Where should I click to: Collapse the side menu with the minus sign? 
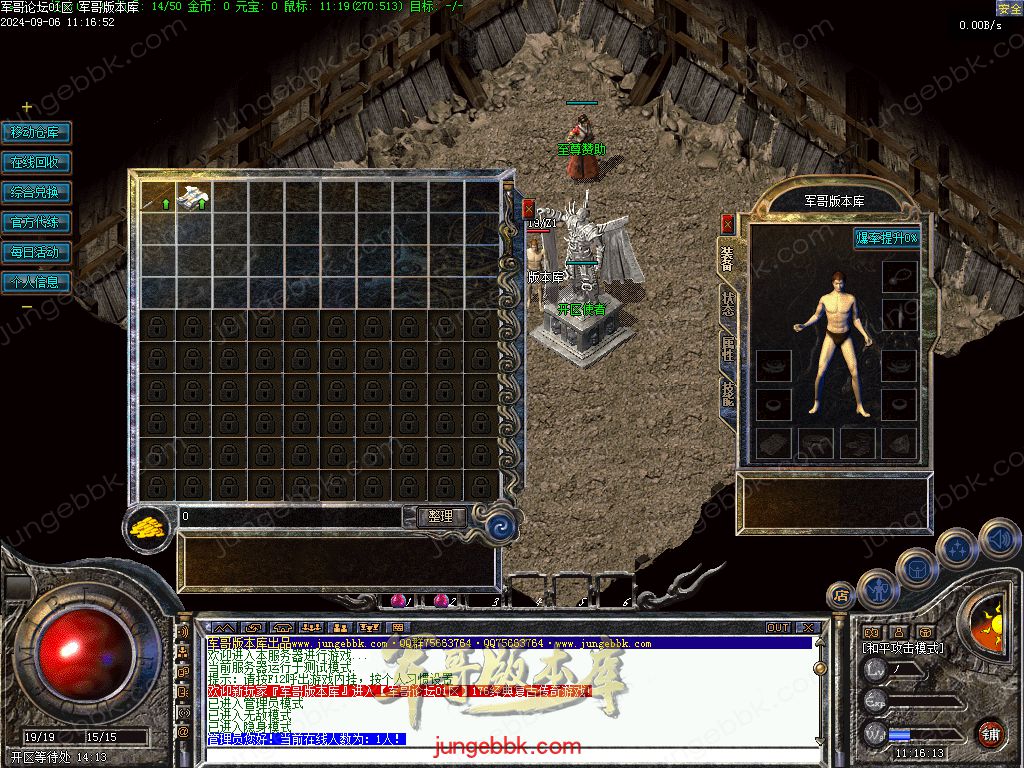(x=27, y=307)
